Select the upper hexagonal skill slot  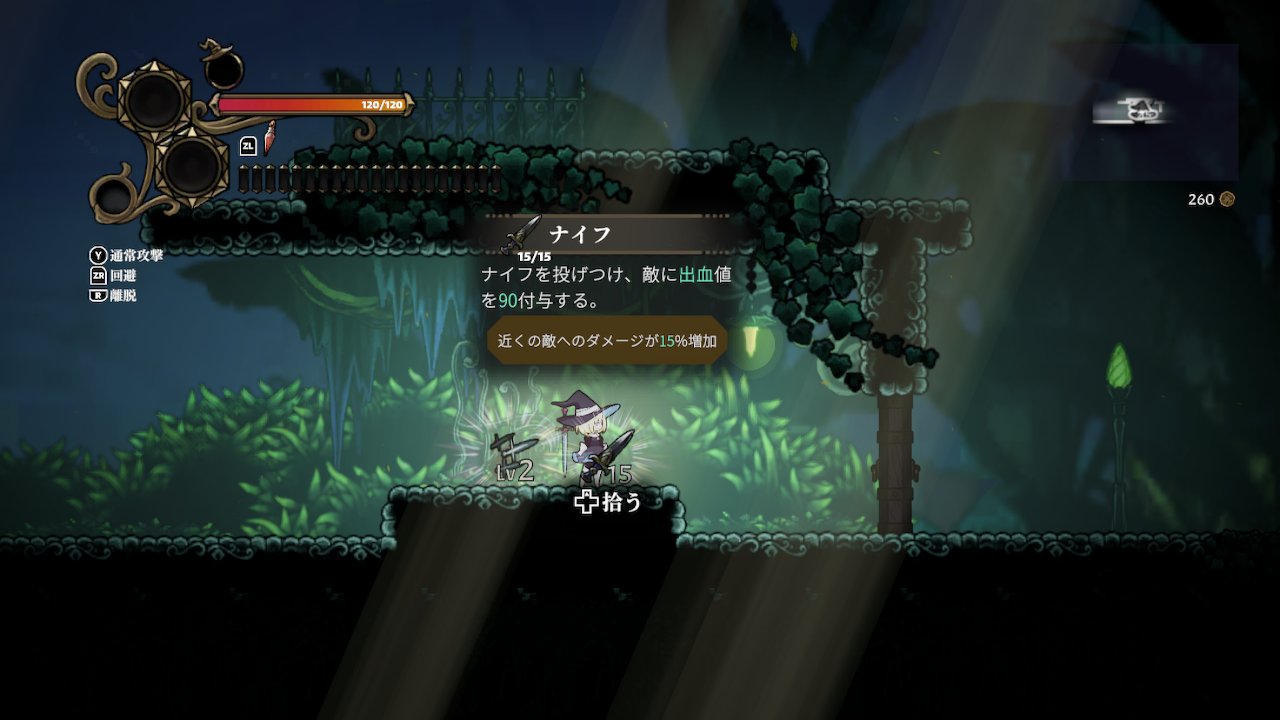[x=155, y=101]
